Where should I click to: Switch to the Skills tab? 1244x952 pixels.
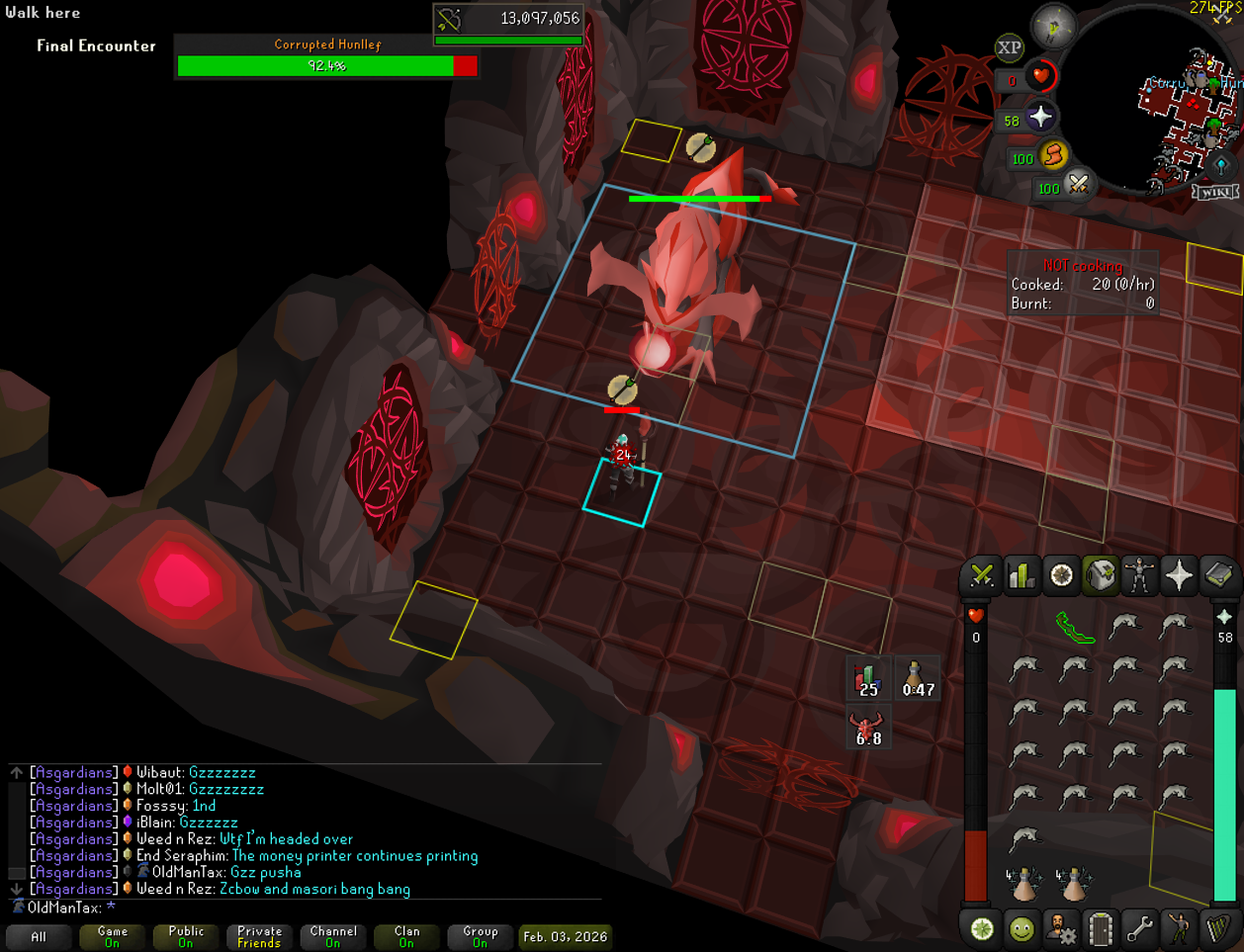coord(1022,575)
